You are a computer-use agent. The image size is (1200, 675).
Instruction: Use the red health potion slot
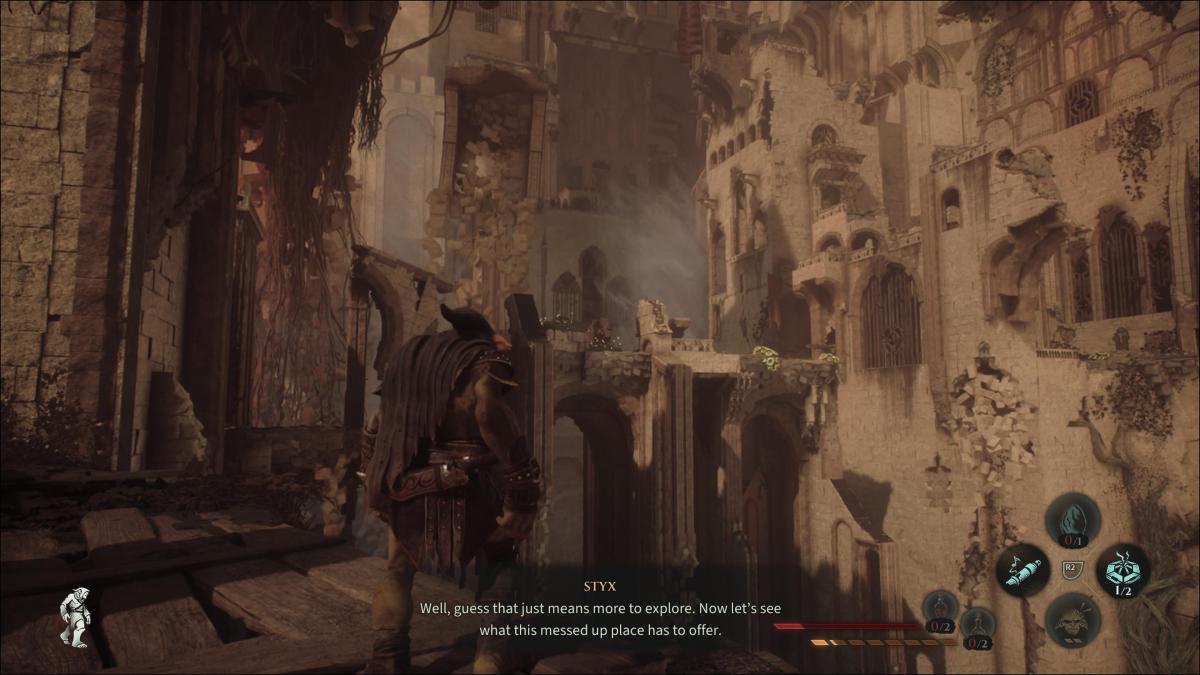(x=941, y=609)
